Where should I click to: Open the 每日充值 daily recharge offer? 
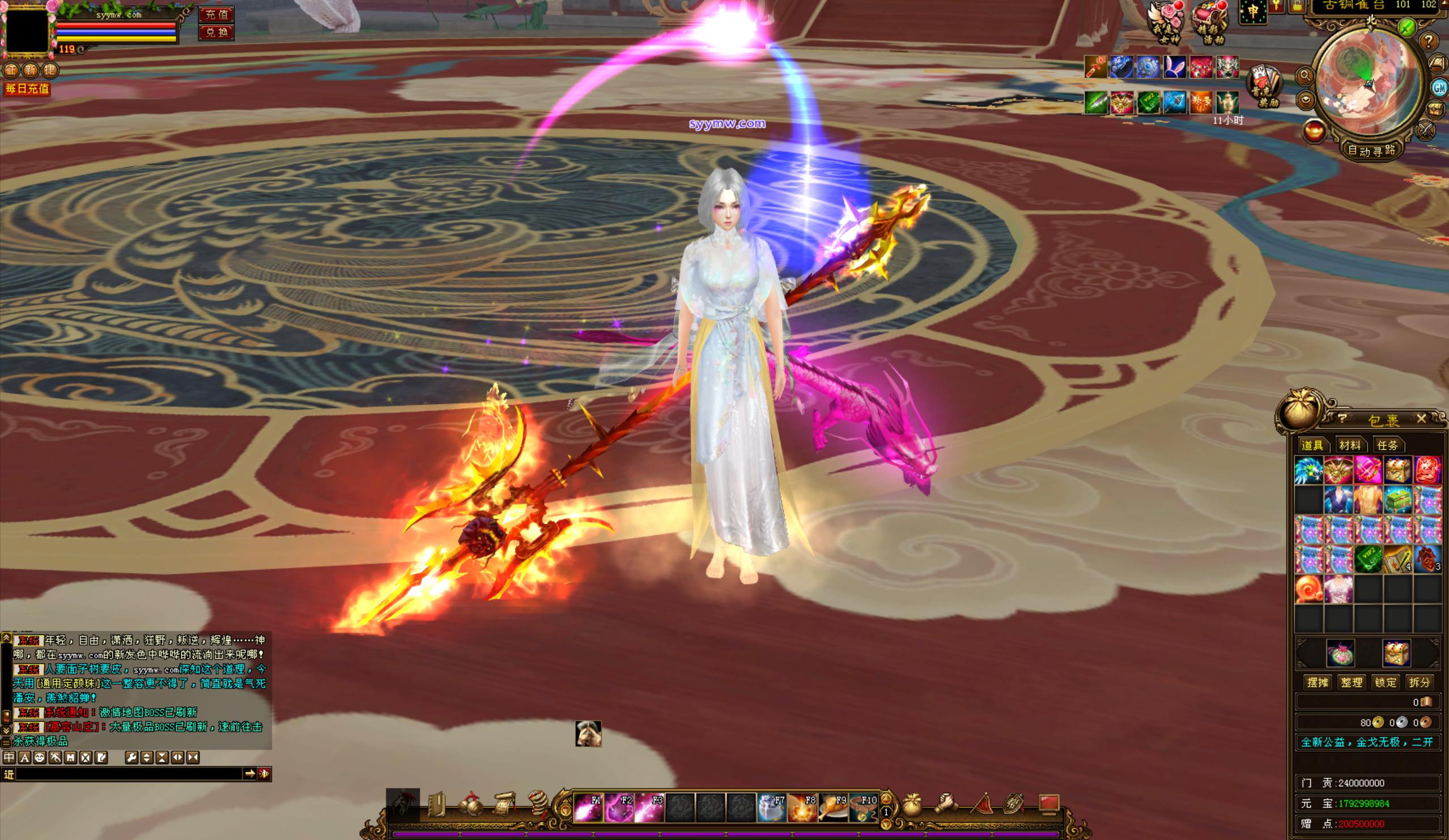tap(27, 89)
